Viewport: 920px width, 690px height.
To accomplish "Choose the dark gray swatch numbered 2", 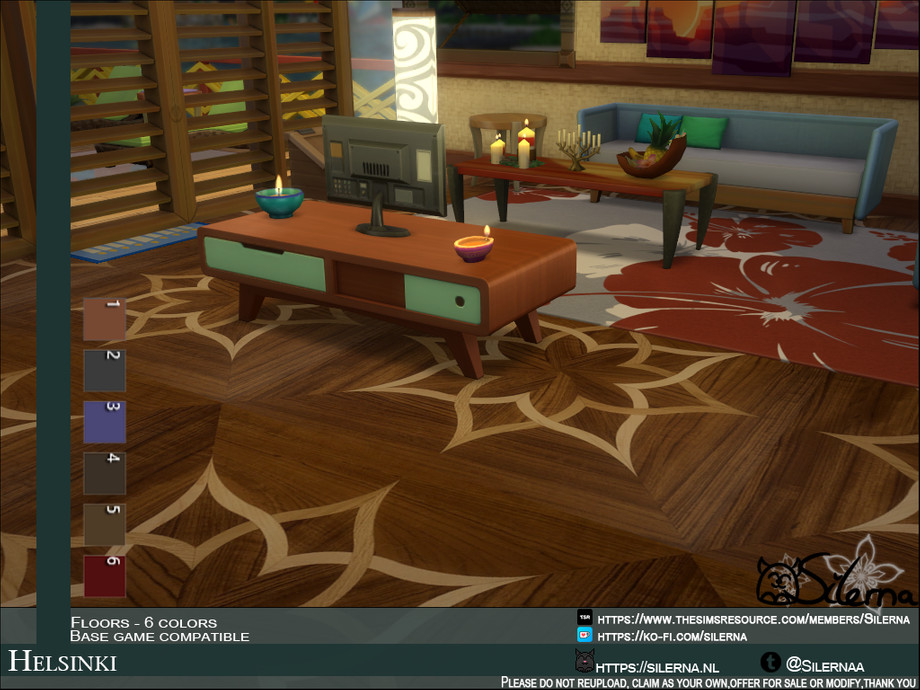I will [x=104, y=371].
